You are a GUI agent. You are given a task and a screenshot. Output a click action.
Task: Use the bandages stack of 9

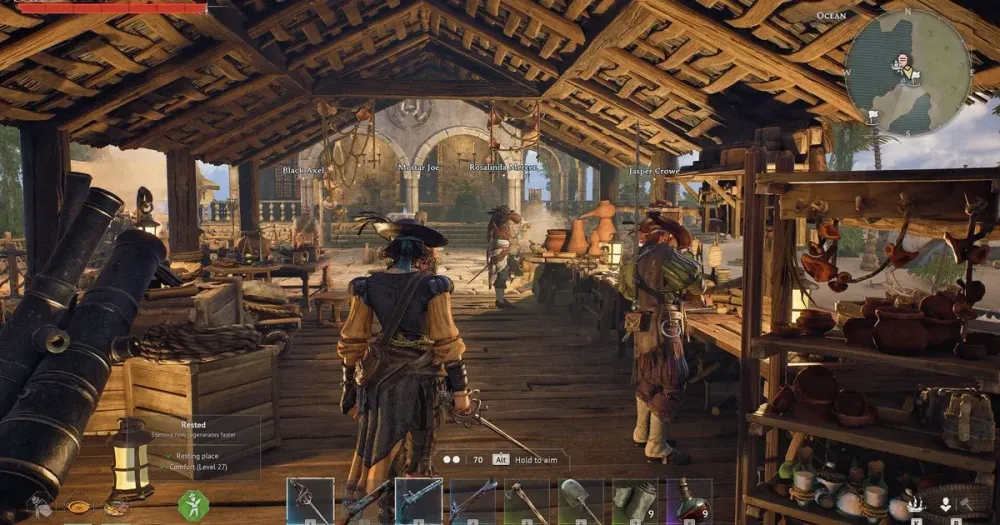(635, 500)
